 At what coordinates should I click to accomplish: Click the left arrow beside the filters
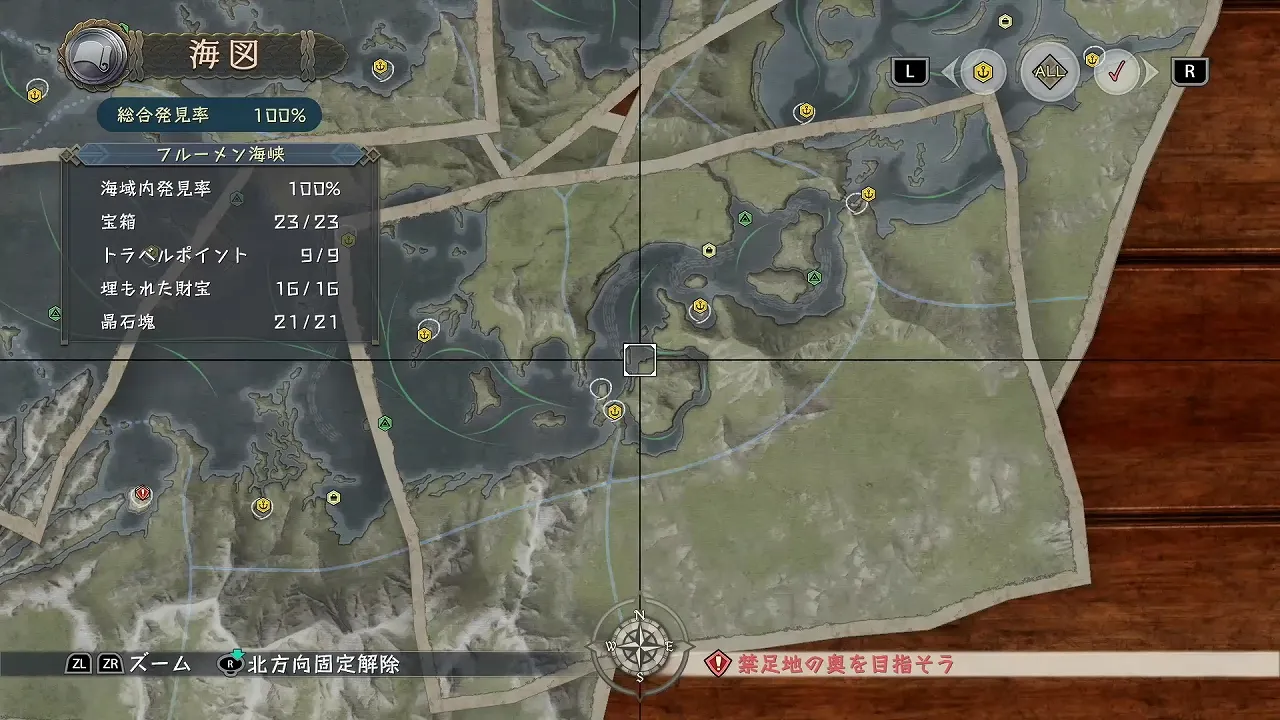(x=948, y=72)
